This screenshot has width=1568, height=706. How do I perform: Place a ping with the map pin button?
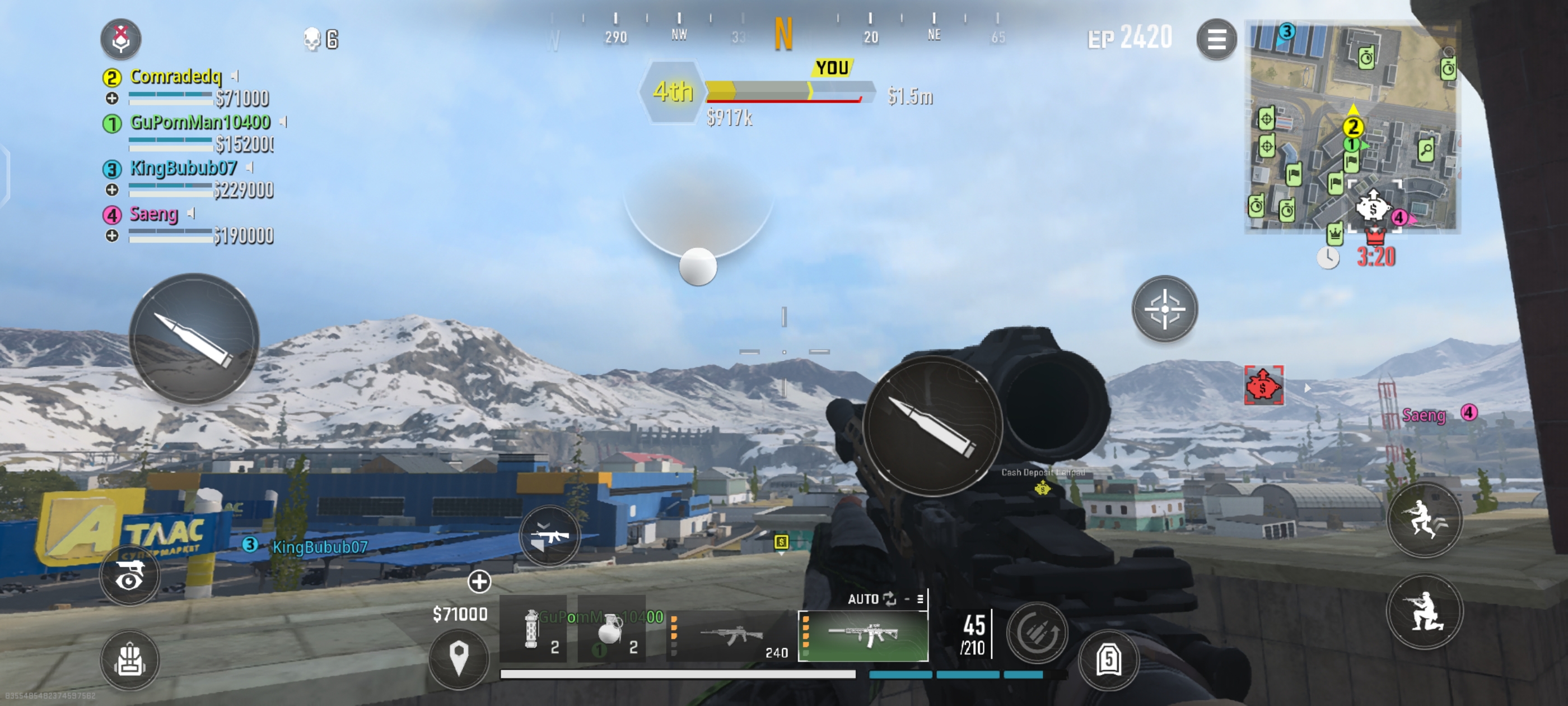point(458,658)
